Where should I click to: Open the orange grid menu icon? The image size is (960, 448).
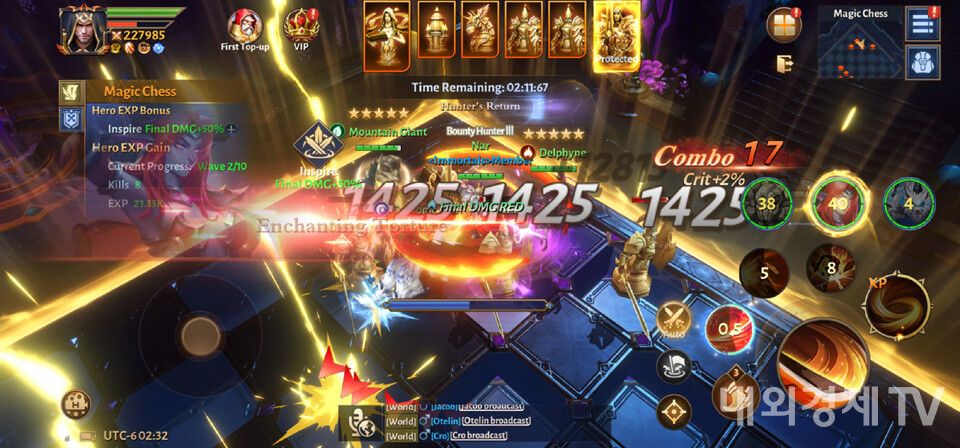coord(784,25)
